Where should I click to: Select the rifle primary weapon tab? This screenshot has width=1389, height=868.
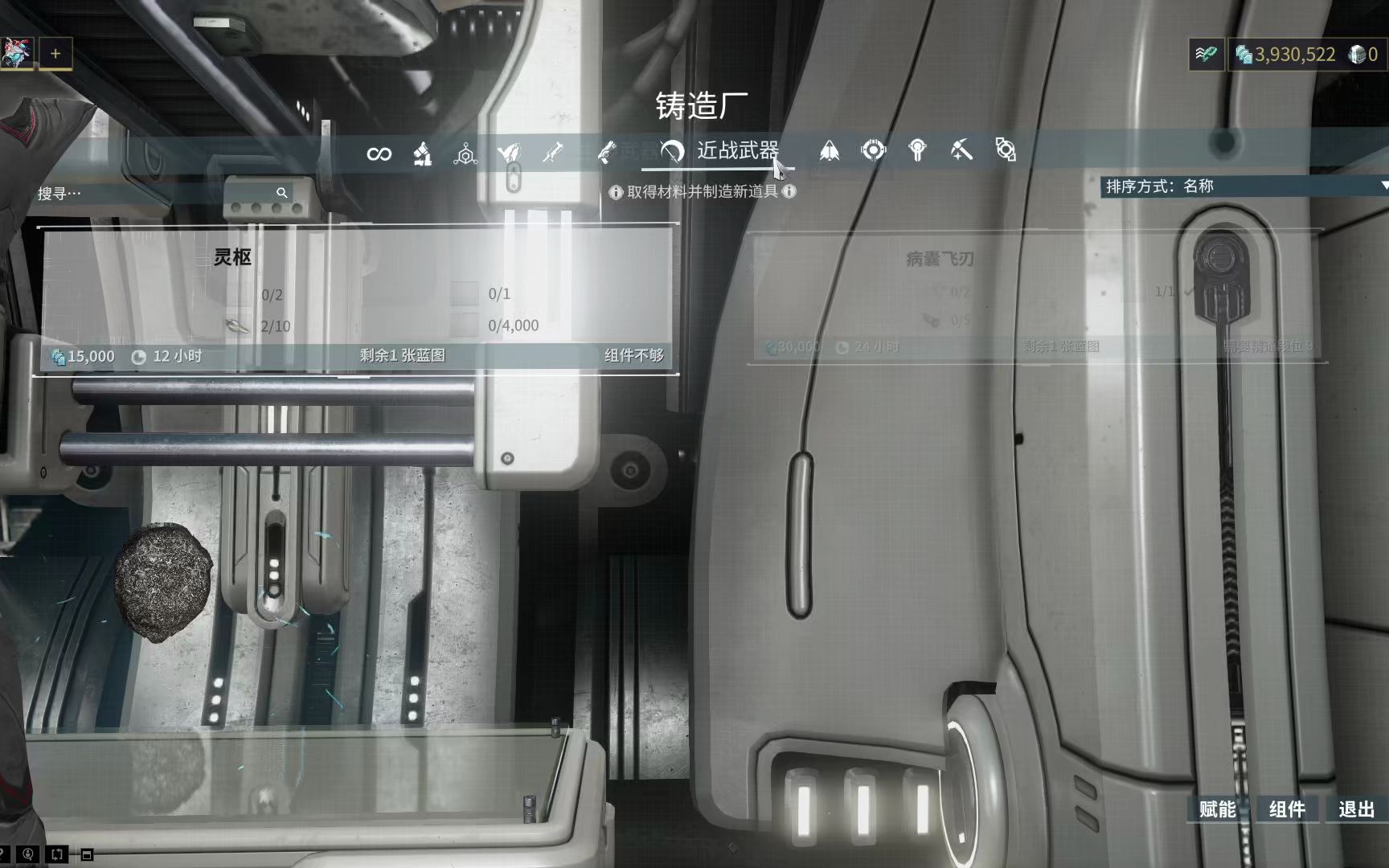[553, 152]
